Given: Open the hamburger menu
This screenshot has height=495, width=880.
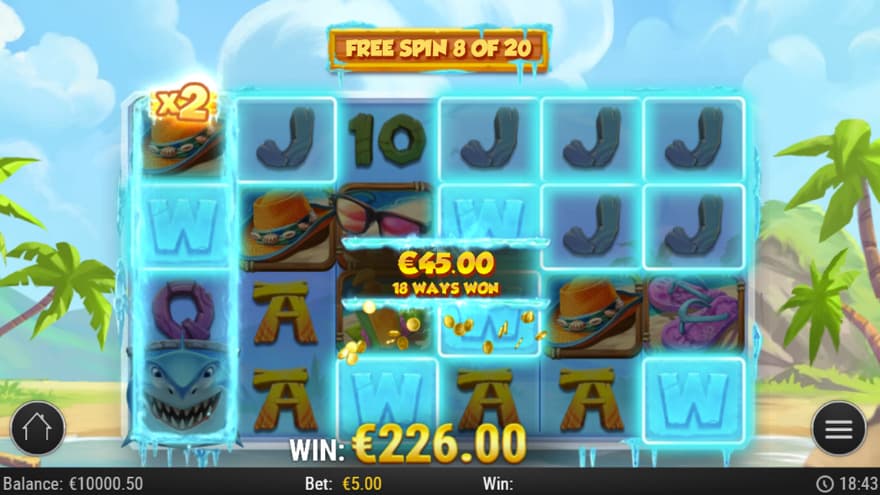Looking at the screenshot, I should coord(838,429).
